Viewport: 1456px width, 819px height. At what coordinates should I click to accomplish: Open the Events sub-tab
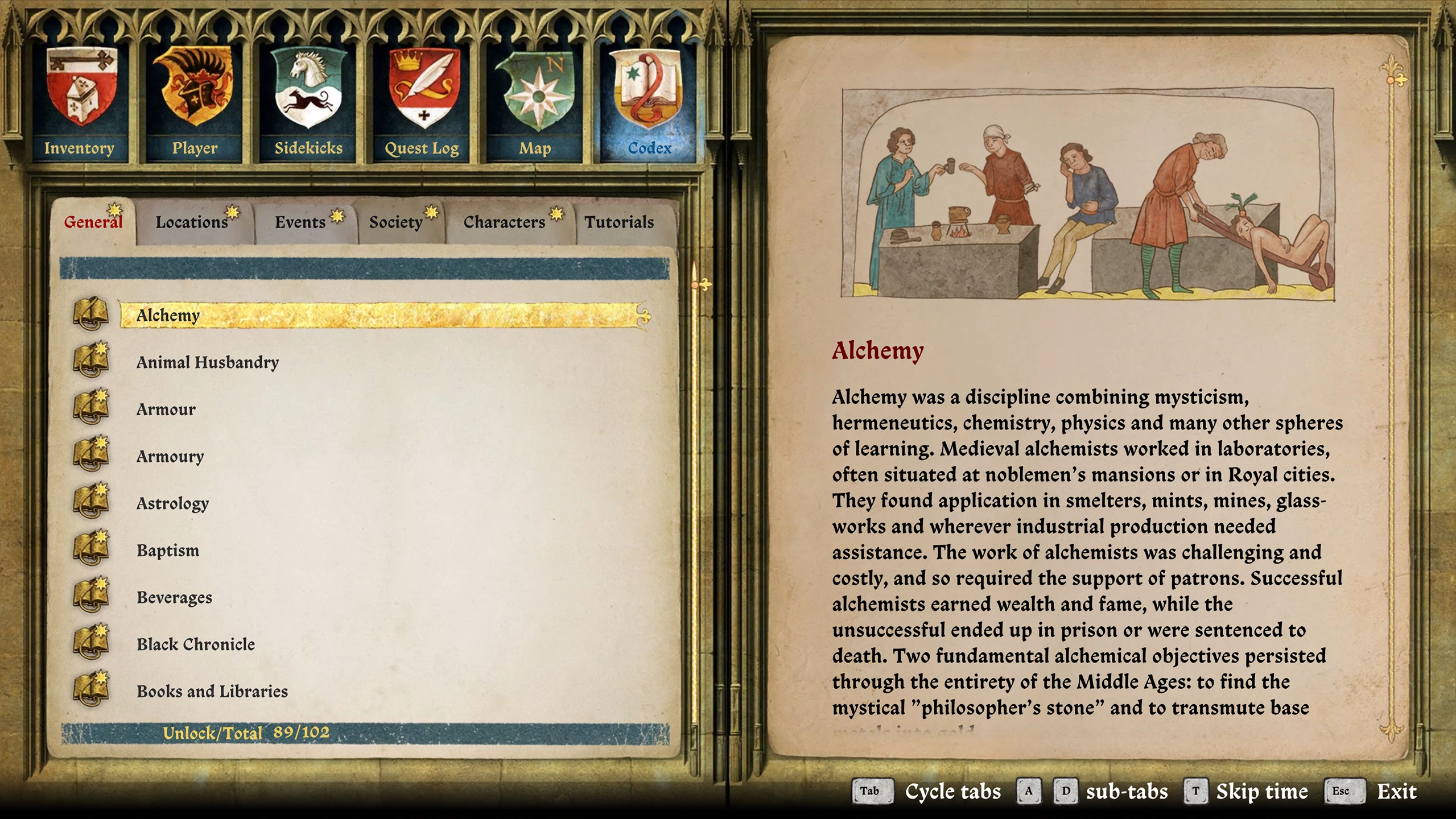[x=300, y=222]
